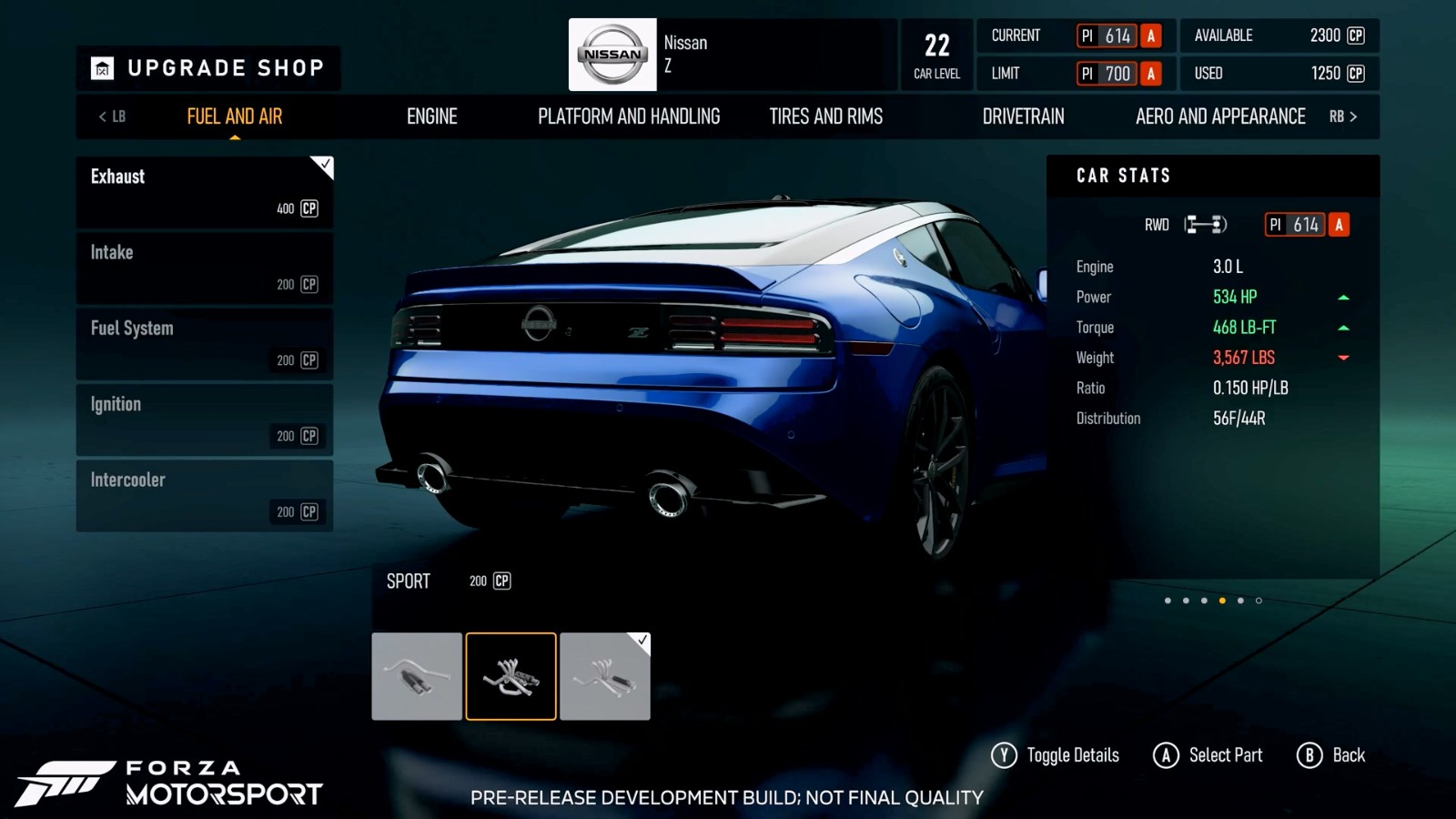Open Aero and Appearance tab

click(1219, 116)
